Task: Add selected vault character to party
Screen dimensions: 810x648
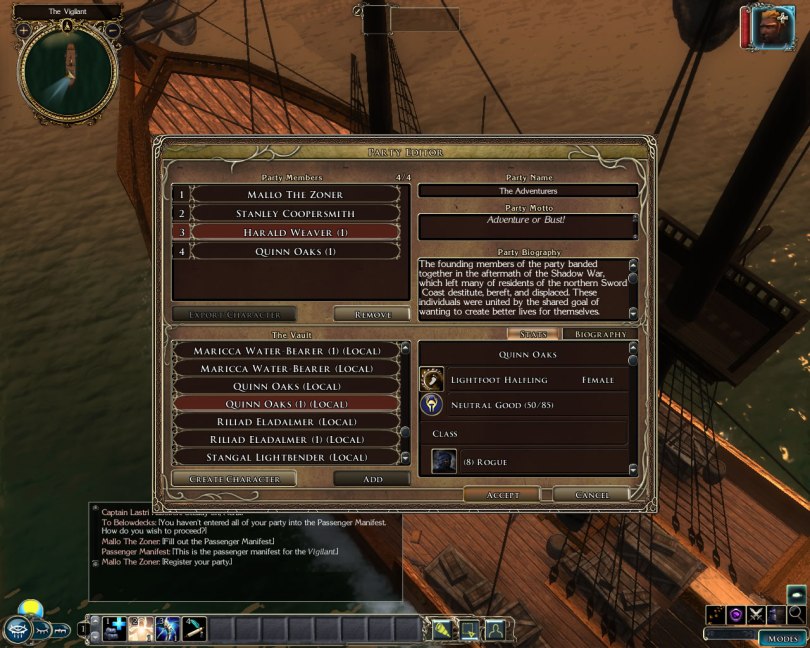Action: tap(372, 479)
